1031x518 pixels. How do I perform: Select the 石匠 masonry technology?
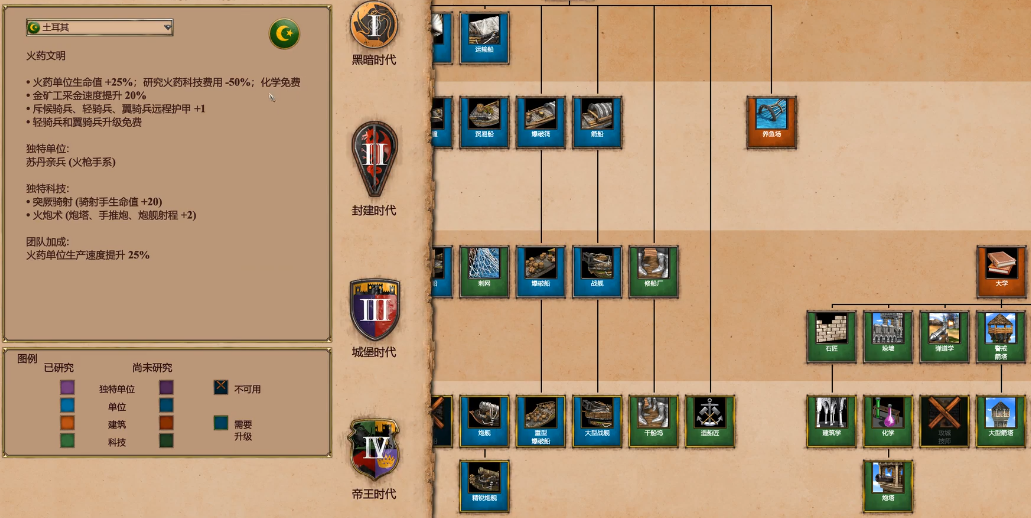click(x=832, y=337)
